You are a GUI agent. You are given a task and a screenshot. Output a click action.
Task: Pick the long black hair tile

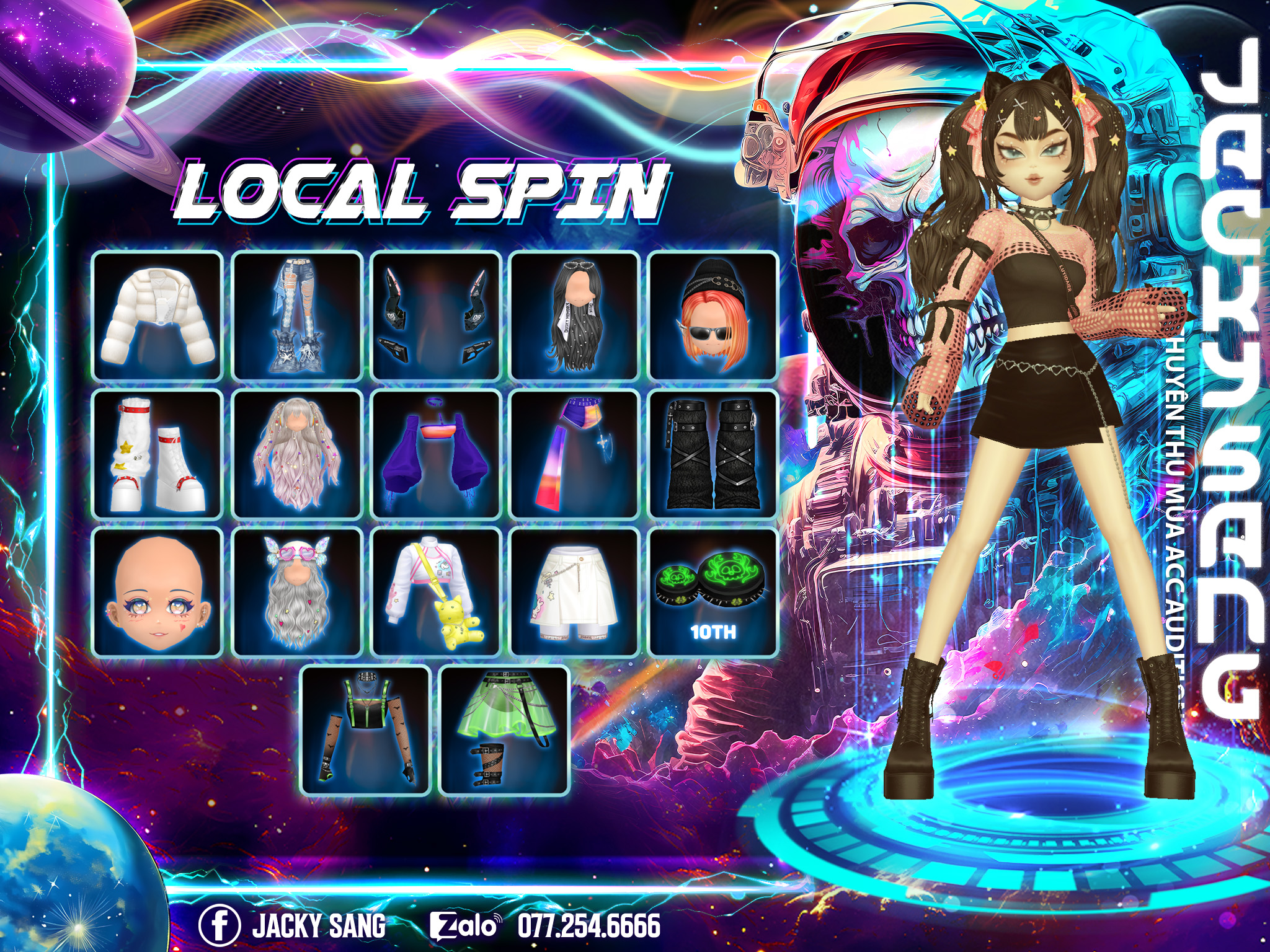pos(575,316)
